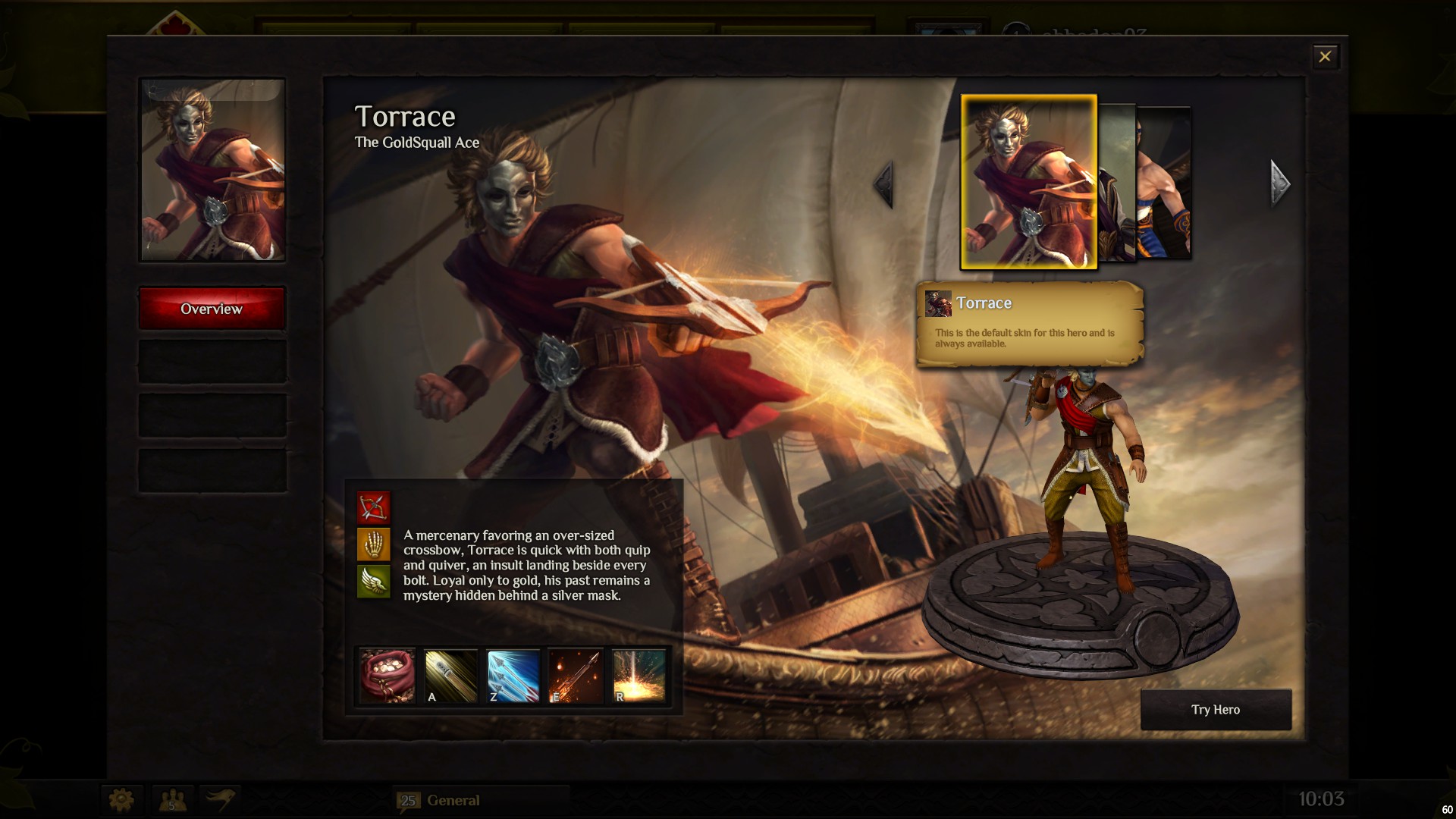
Task: Click the Try Hero button
Action: tap(1215, 710)
